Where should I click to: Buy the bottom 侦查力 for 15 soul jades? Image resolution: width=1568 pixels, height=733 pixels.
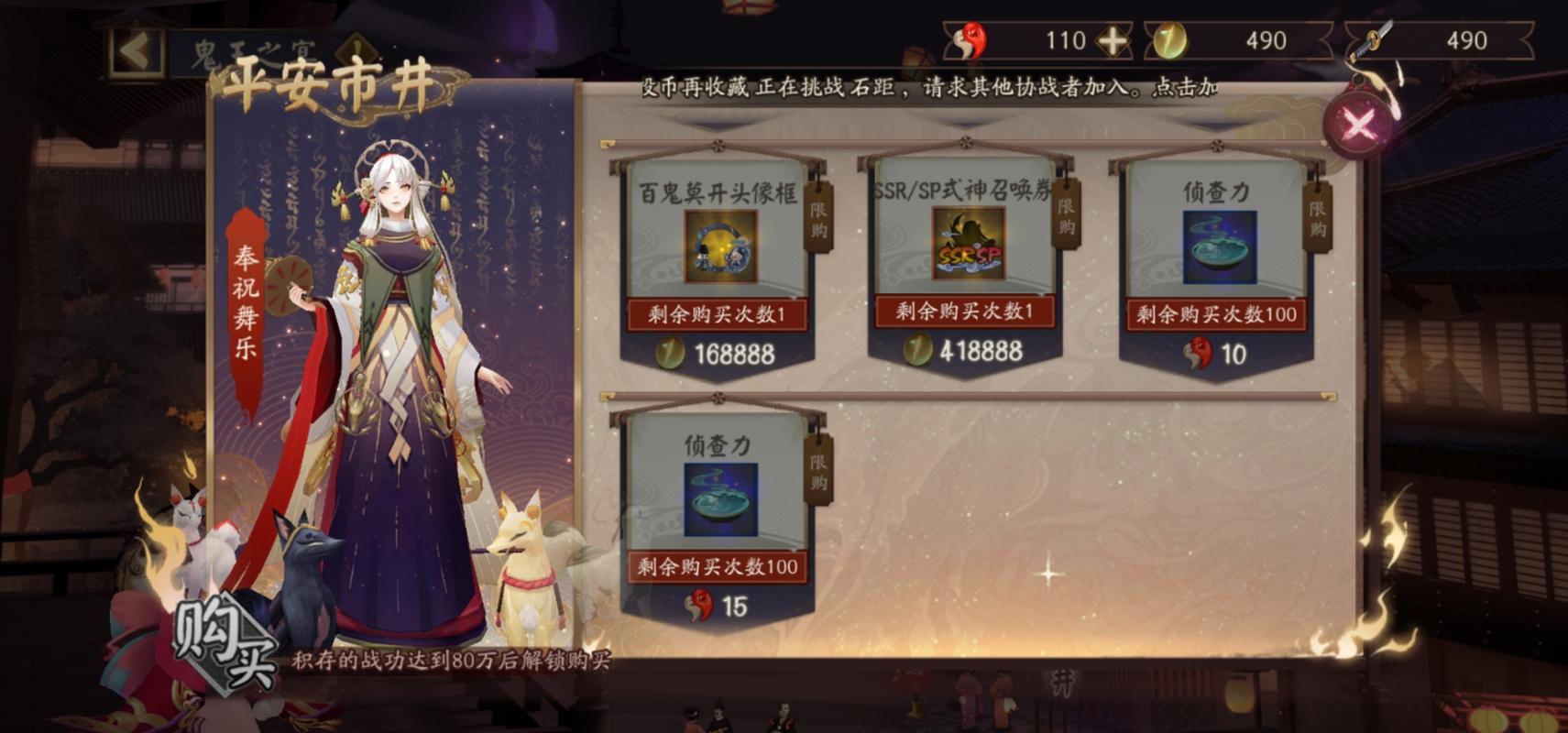click(719, 603)
